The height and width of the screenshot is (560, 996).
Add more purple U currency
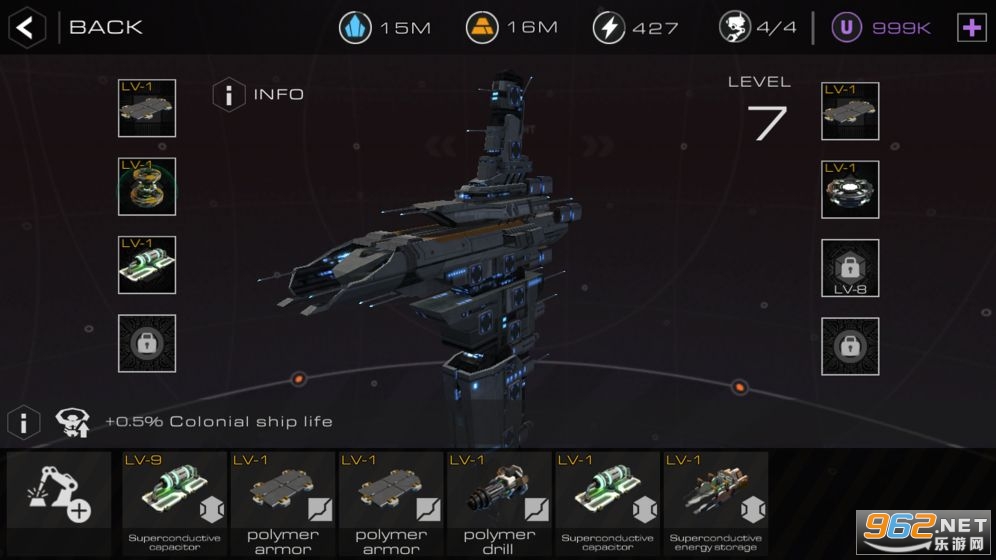click(971, 28)
